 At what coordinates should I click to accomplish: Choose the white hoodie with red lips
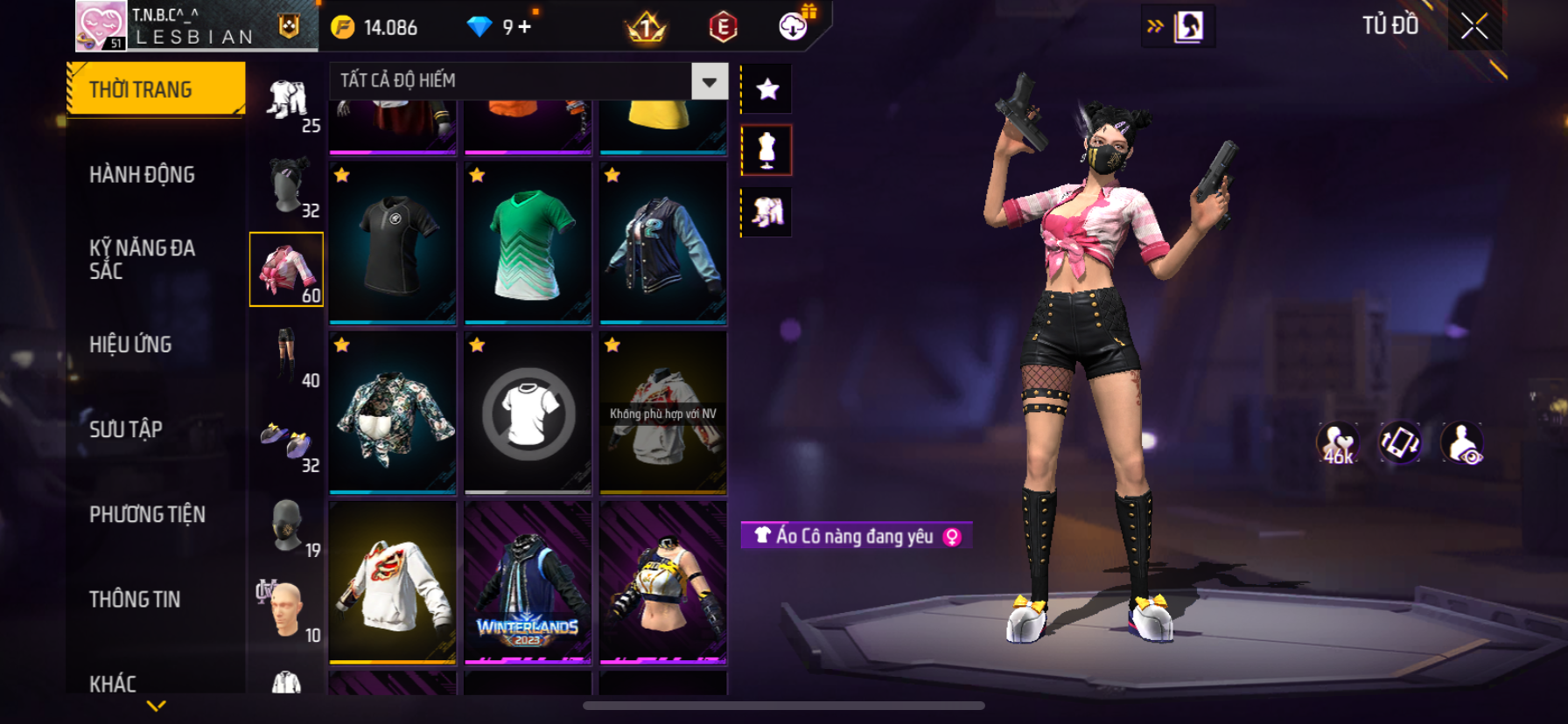(x=393, y=581)
